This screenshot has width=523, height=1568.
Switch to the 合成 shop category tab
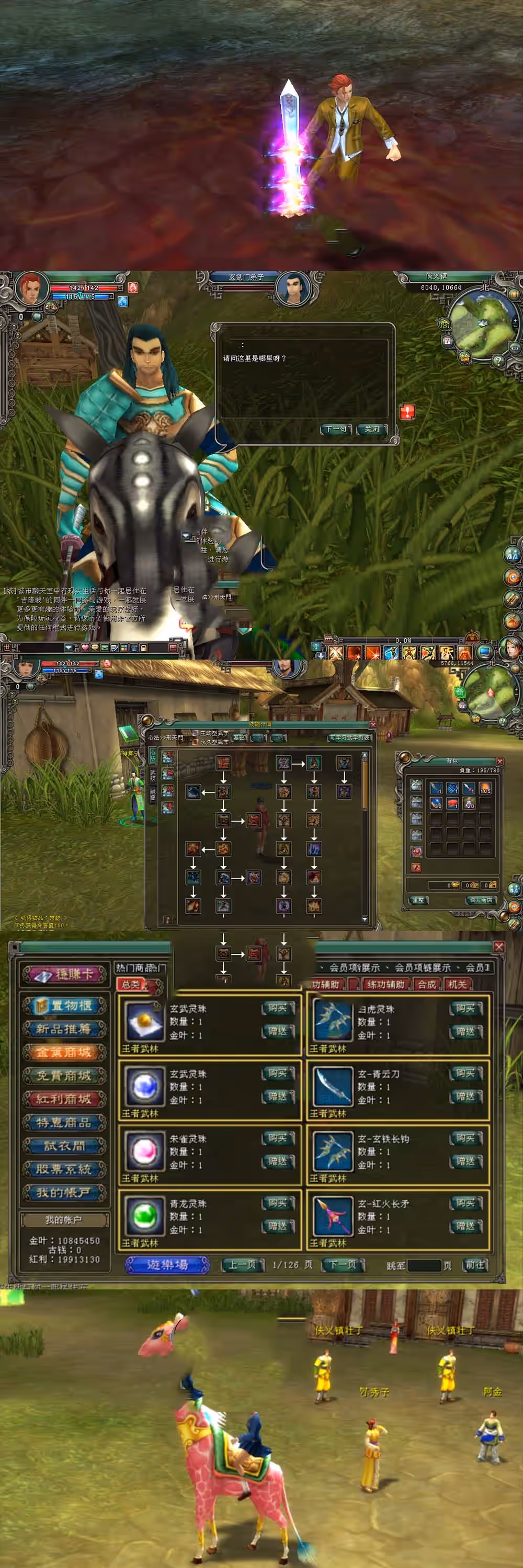pyautogui.click(x=427, y=984)
